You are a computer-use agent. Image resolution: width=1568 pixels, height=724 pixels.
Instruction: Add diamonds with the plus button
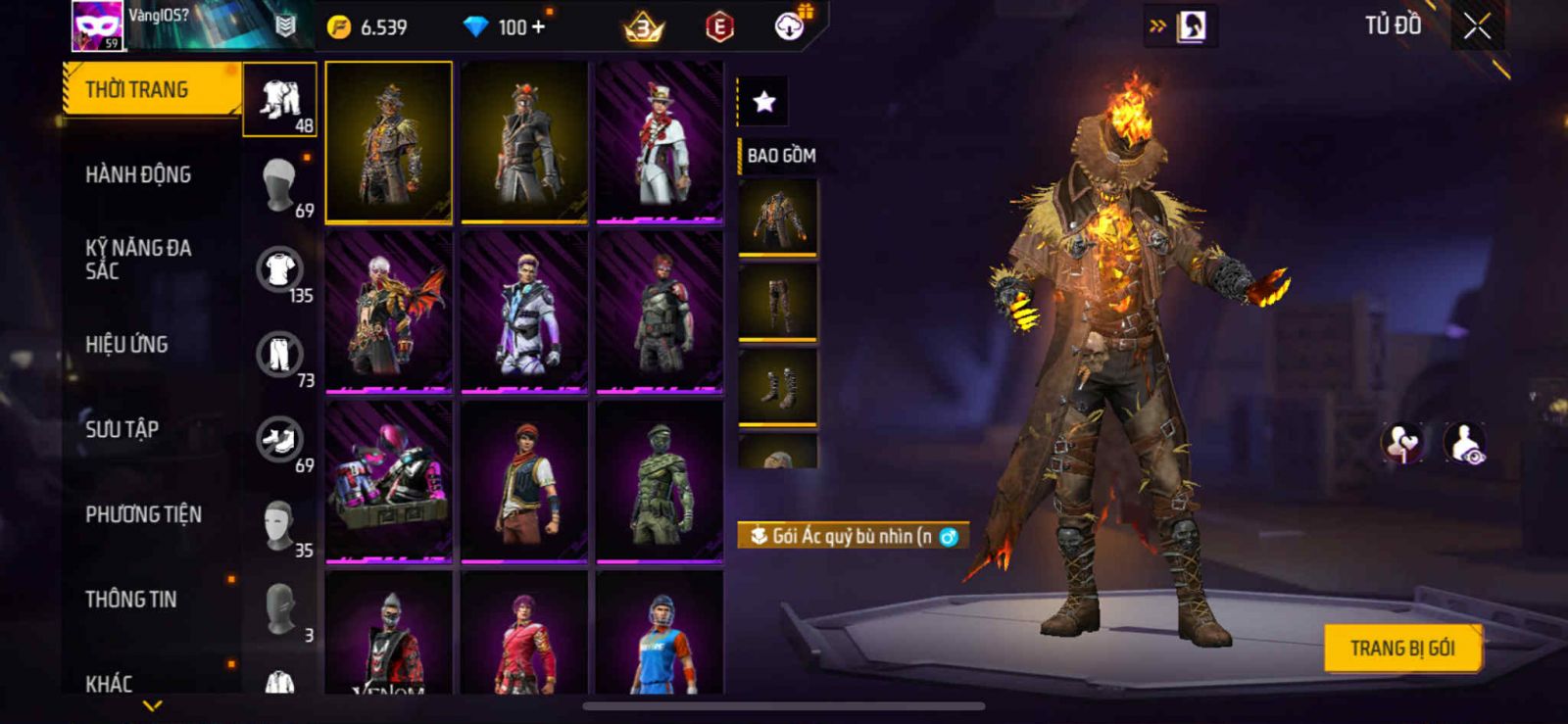pyautogui.click(x=537, y=27)
